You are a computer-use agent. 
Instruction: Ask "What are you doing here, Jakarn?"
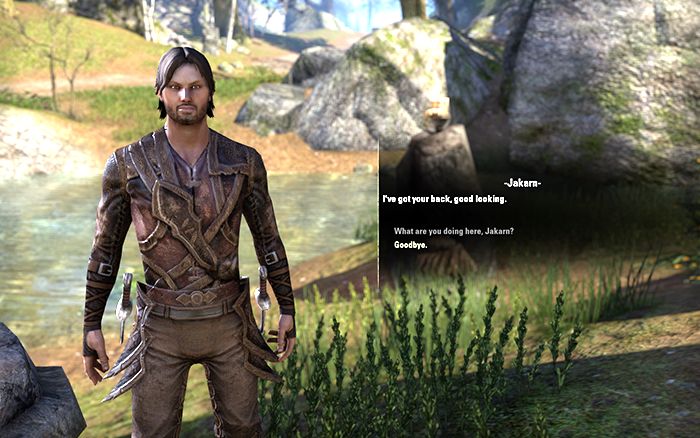454,232
